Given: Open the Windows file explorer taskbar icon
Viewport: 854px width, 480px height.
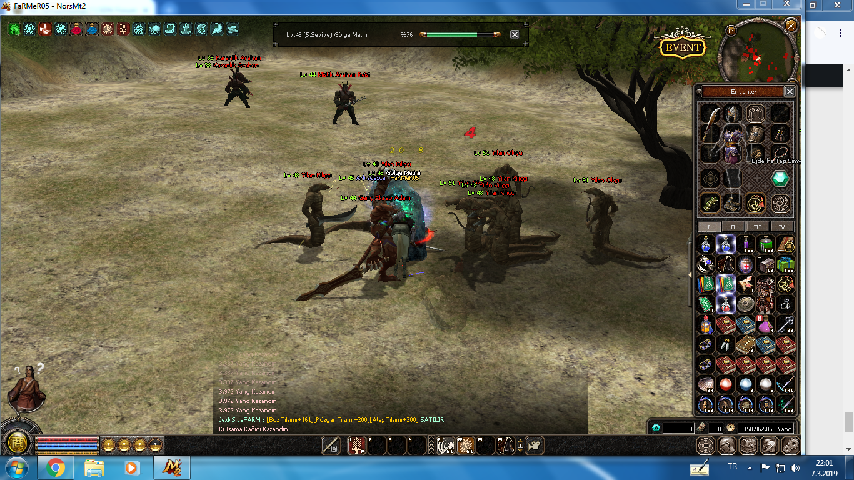Looking at the screenshot, I should click(93, 468).
